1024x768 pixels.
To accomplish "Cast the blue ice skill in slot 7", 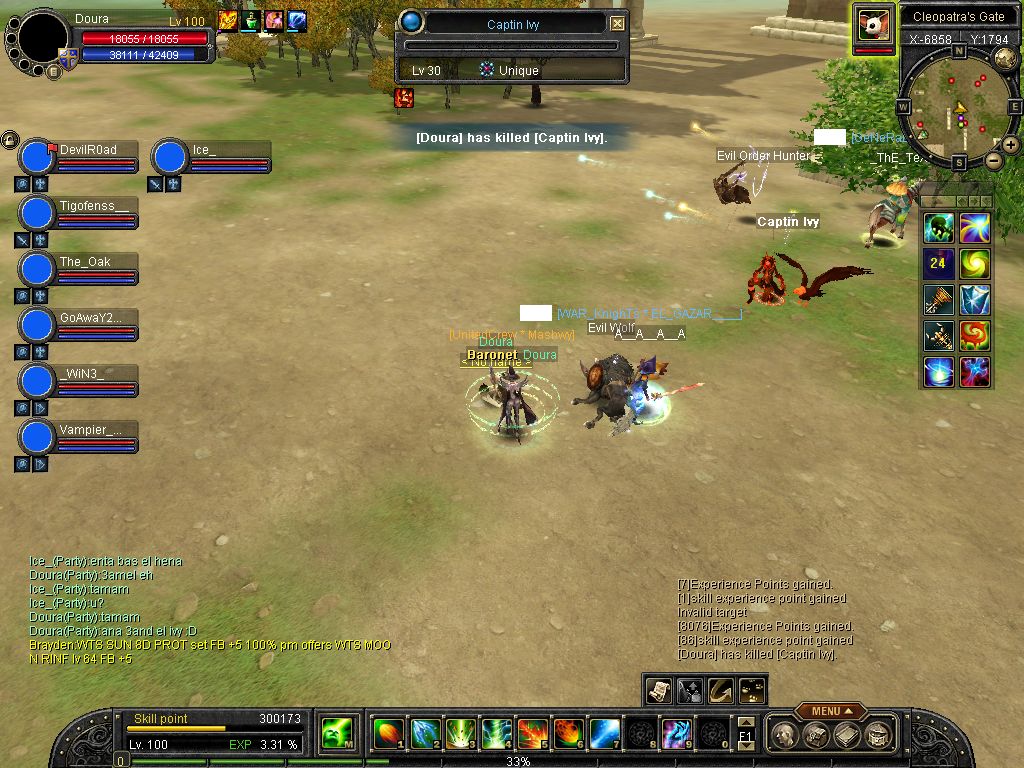I will 603,734.
